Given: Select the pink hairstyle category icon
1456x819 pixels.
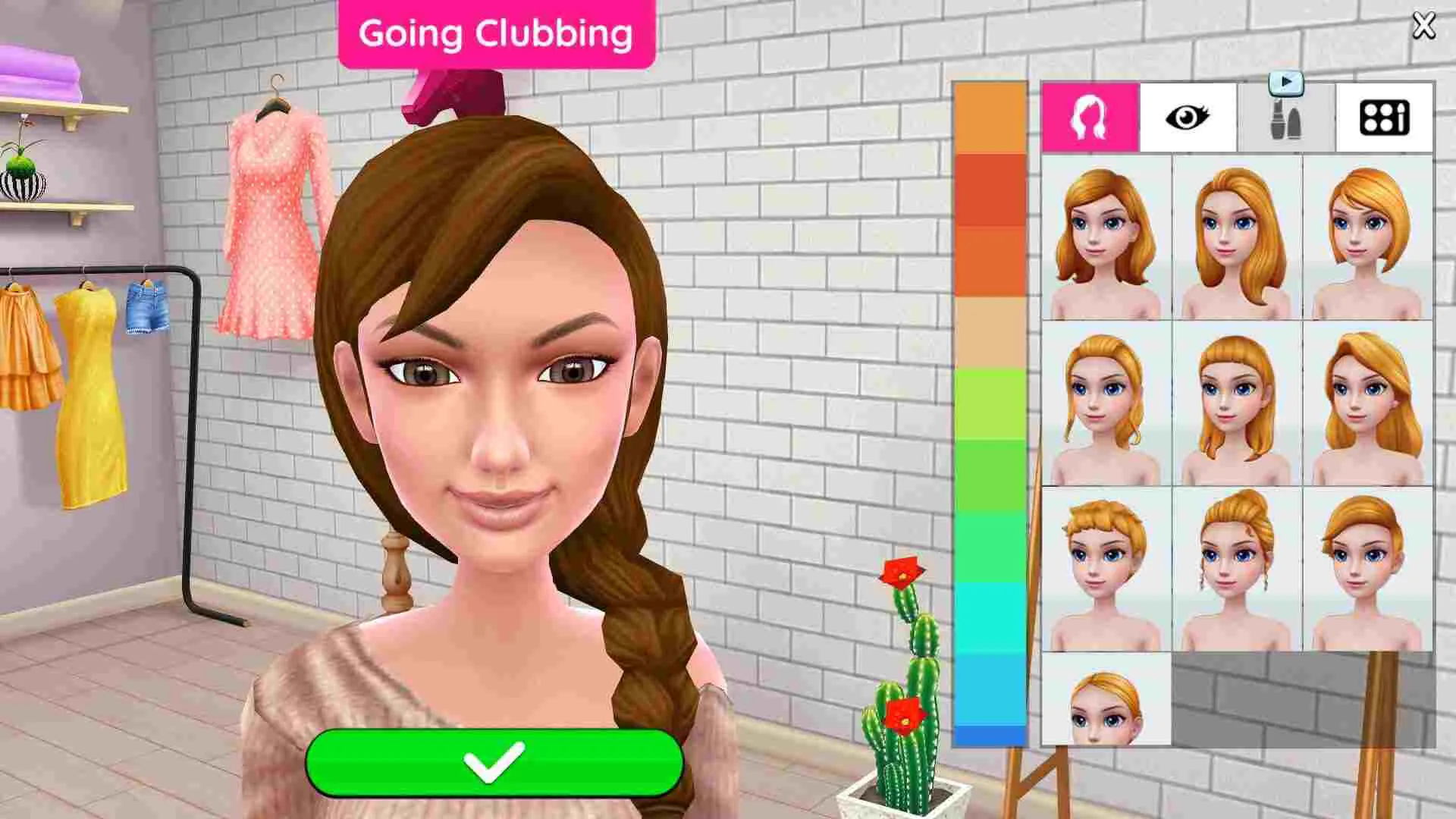Looking at the screenshot, I should coord(1090,117).
